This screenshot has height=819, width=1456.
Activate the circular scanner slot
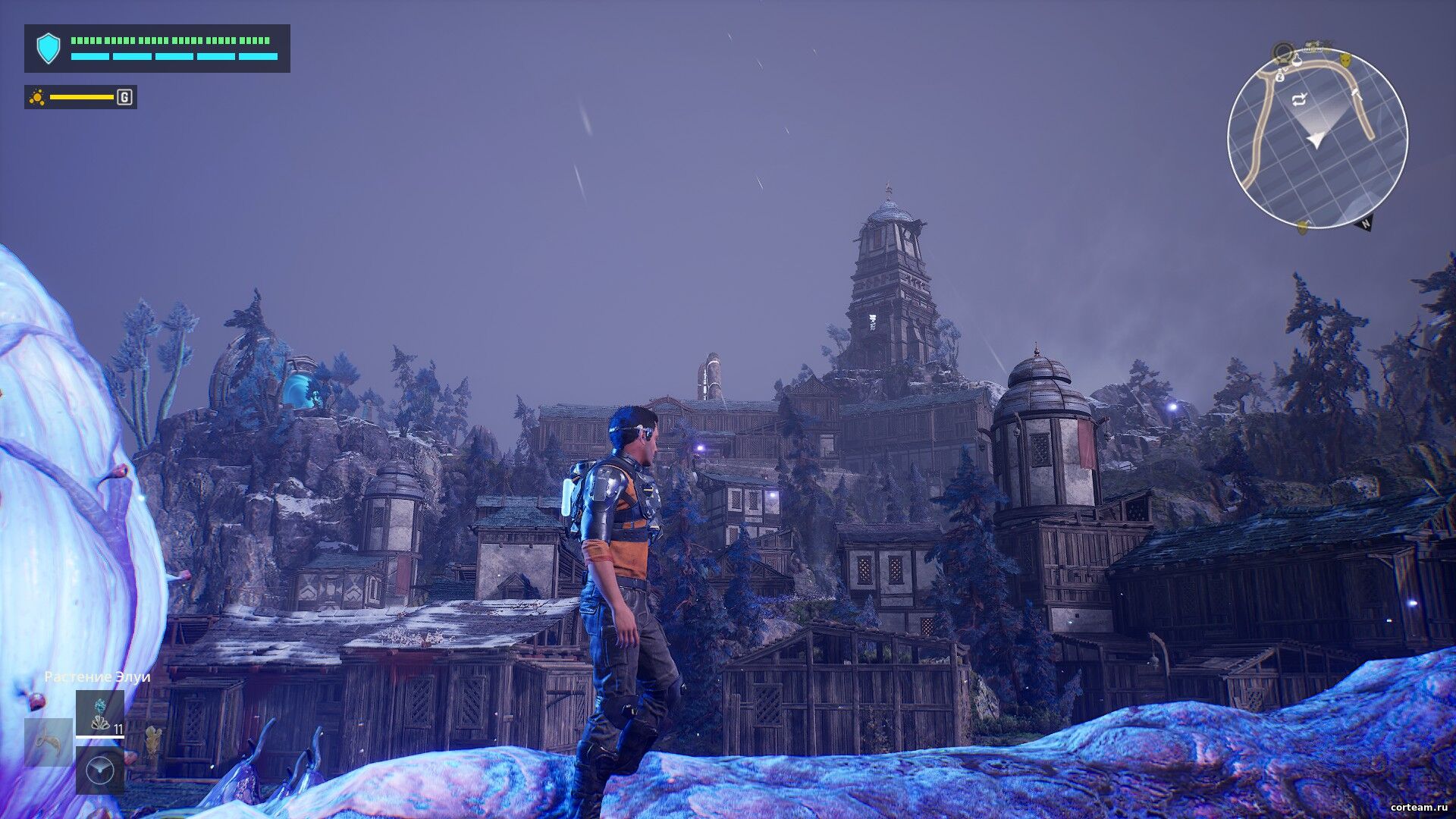99,770
